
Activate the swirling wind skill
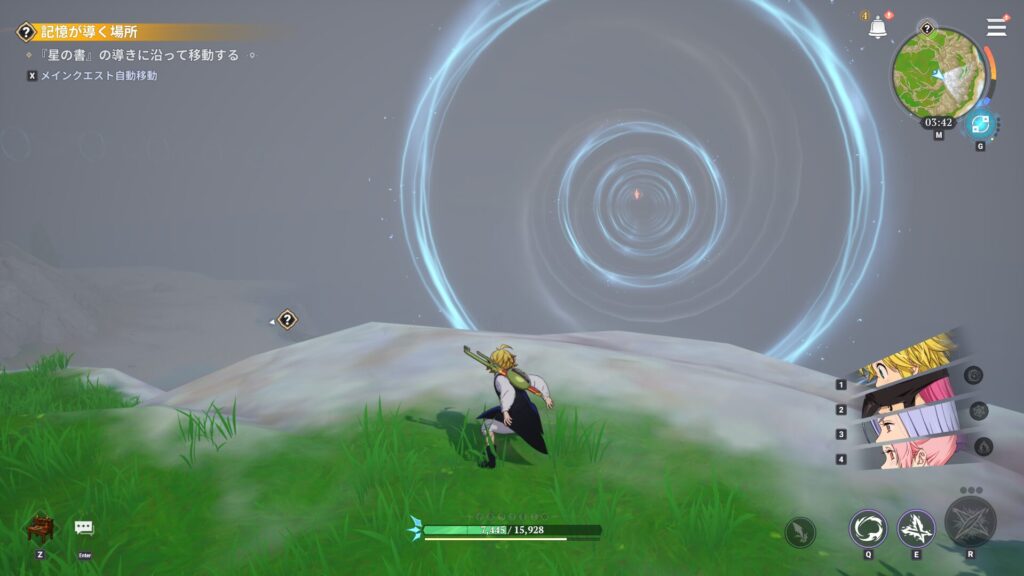click(x=867, y=527)
